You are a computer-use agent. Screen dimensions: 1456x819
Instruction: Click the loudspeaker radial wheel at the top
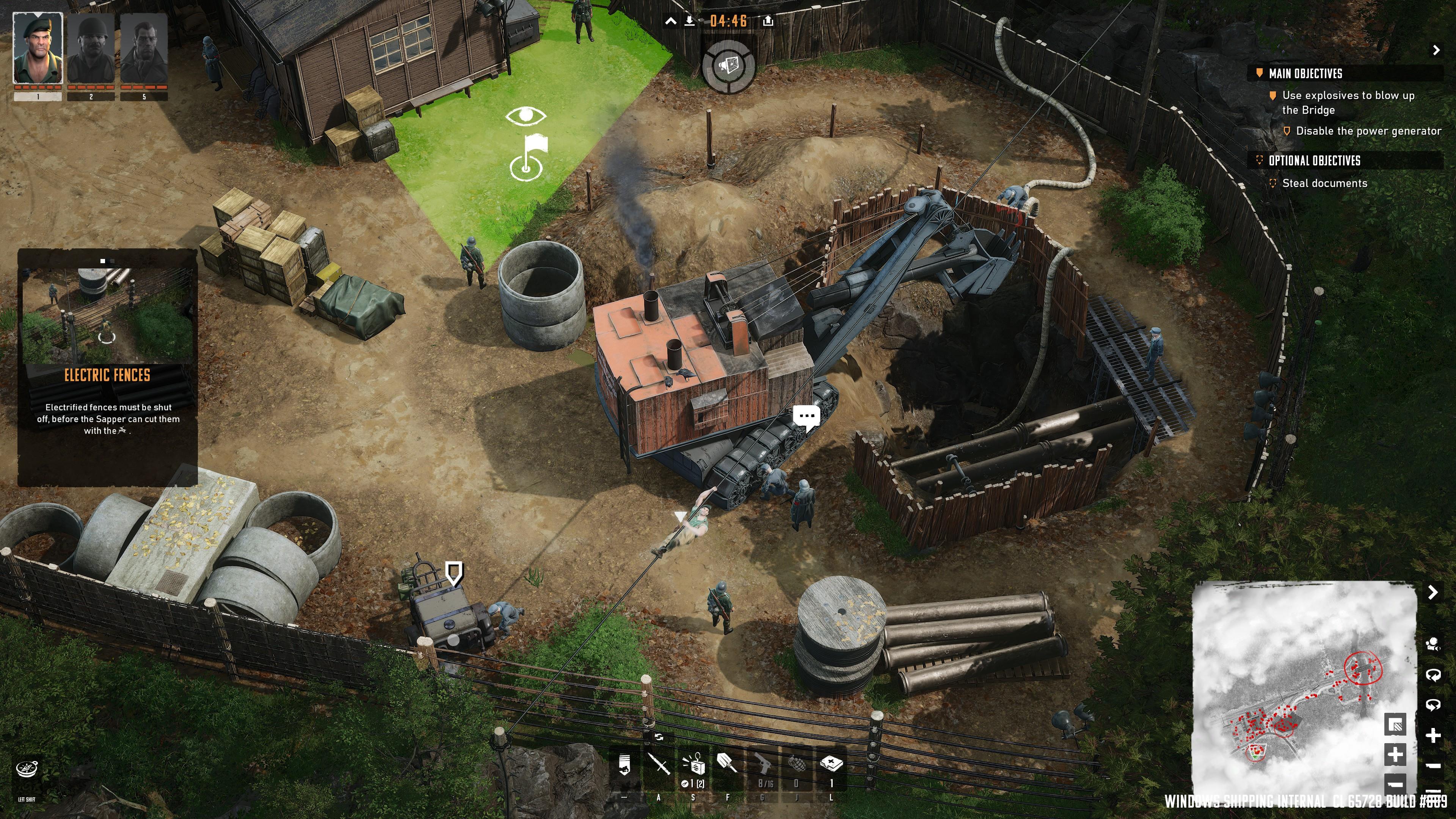point(730,66)
